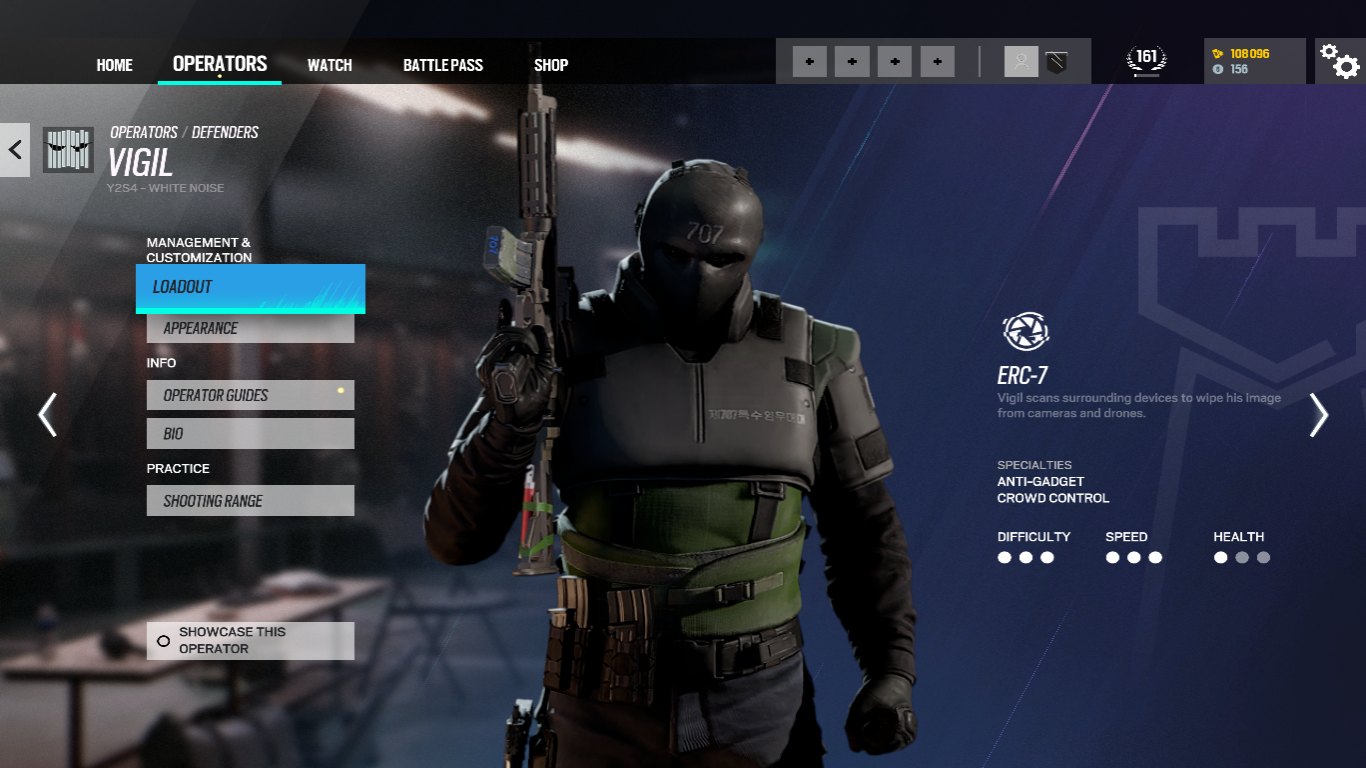
Task: Choose the Appearance option
Action: [x=250, y=328]
